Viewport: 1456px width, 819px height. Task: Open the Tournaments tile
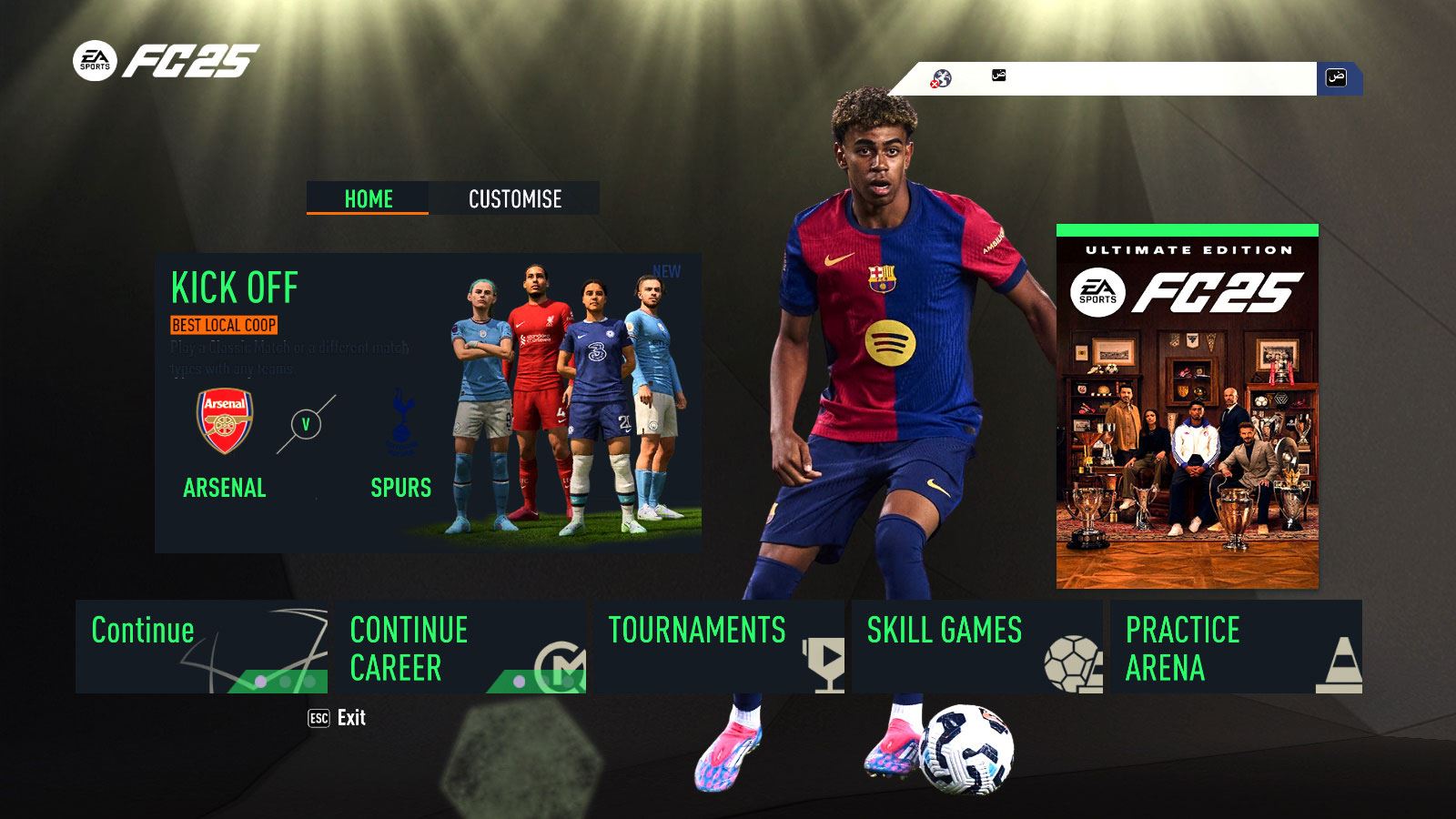coord(718,646)
